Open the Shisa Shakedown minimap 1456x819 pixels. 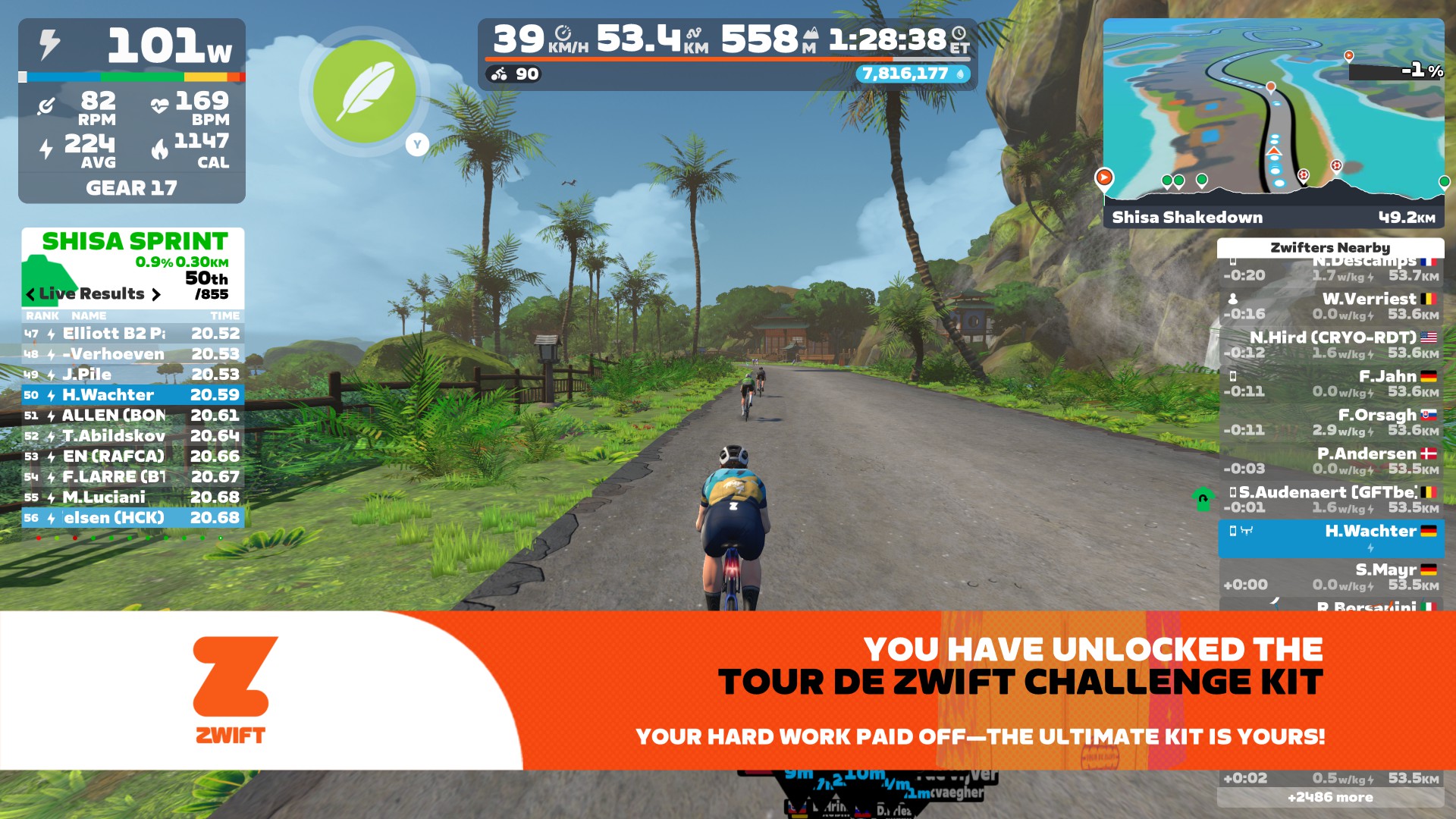(x=1273, y=121)
